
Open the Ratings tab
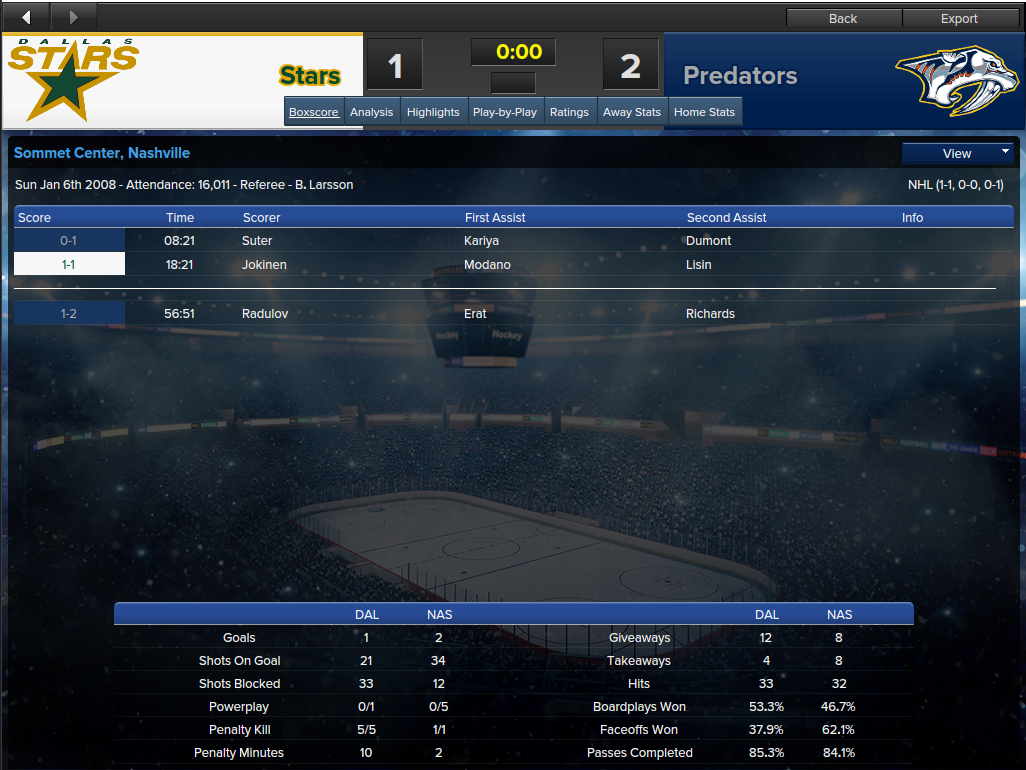point(569,112)
